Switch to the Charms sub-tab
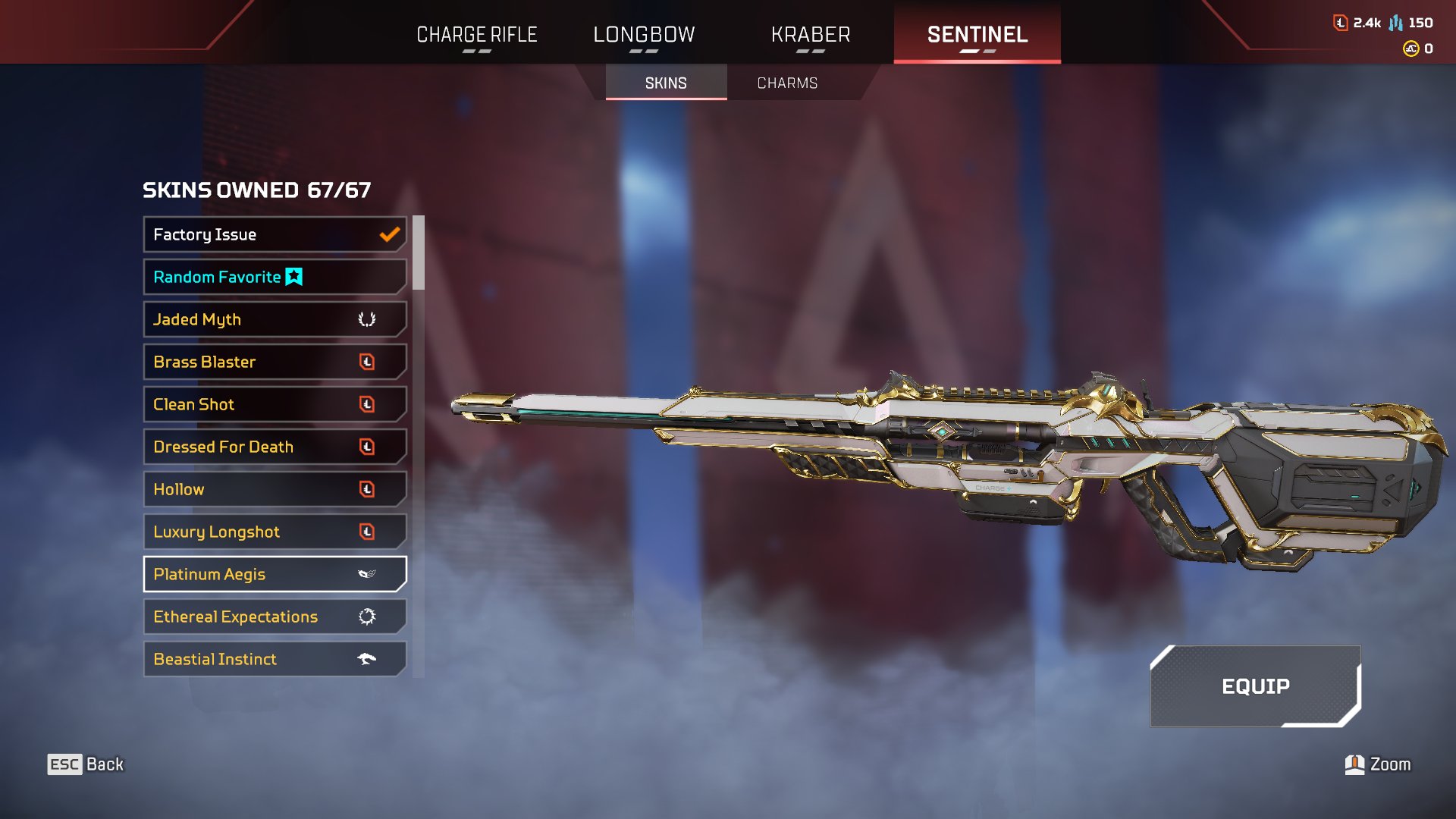This screenshot has height=819, width=1456. [x=787, y=83]
